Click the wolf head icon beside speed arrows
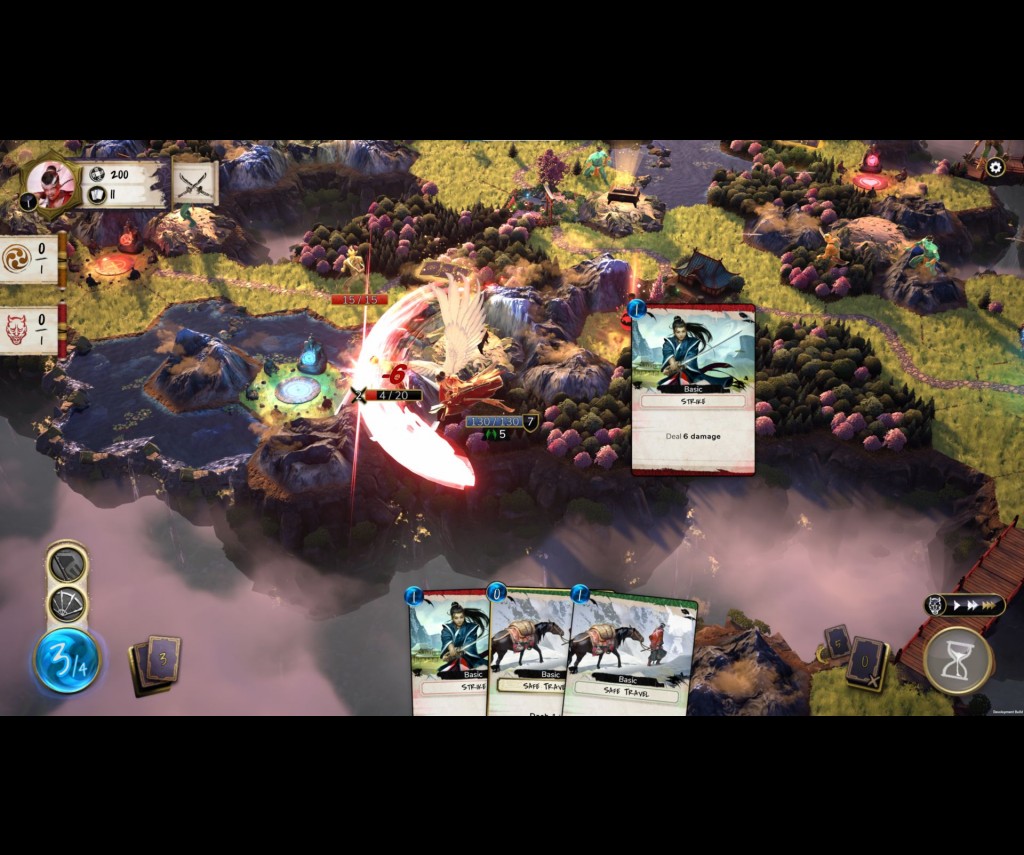1024x855 pixels. (x=936, y=605)
